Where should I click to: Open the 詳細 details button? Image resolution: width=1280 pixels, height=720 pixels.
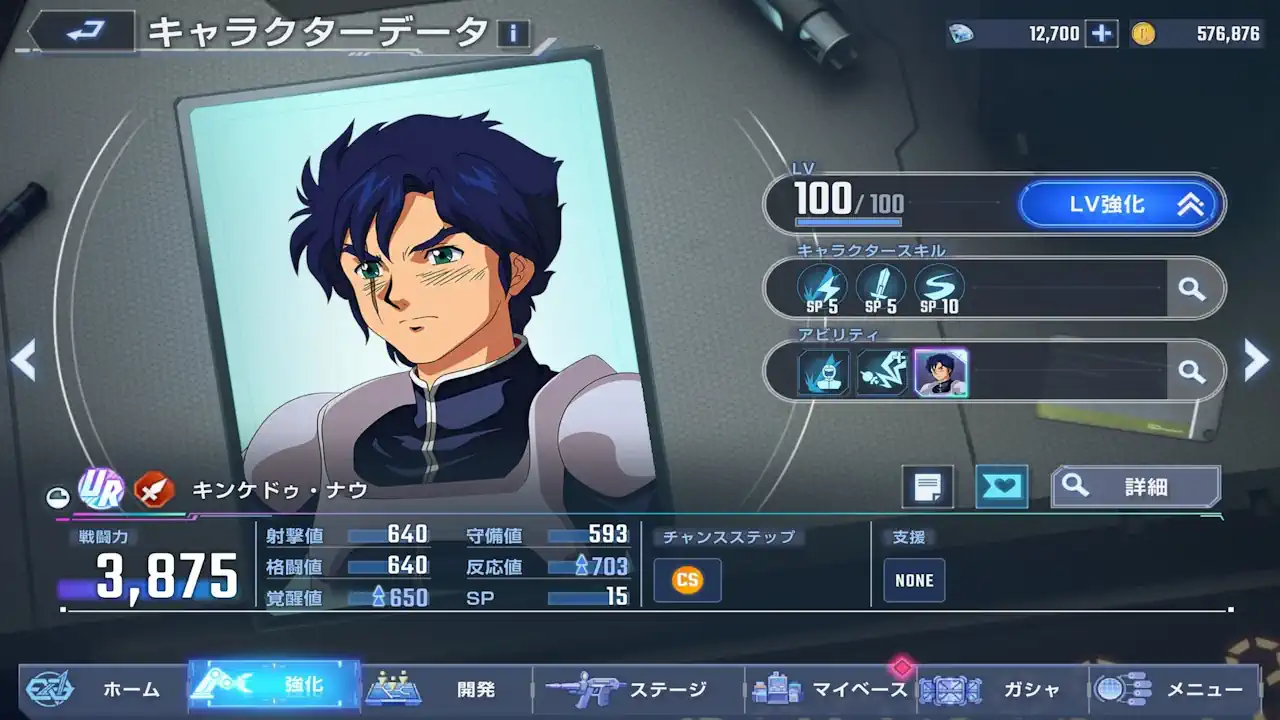[1135, 487]
